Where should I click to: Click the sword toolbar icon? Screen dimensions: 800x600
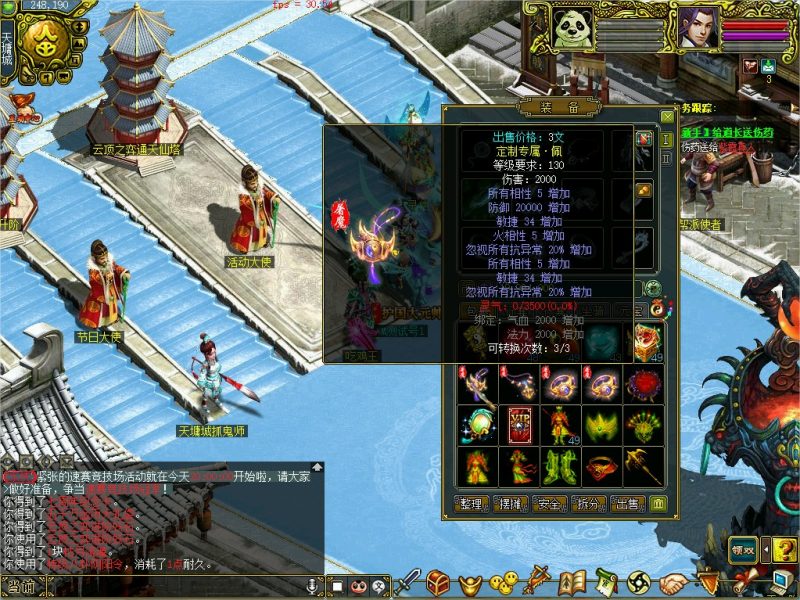click(x=407, y=581)
